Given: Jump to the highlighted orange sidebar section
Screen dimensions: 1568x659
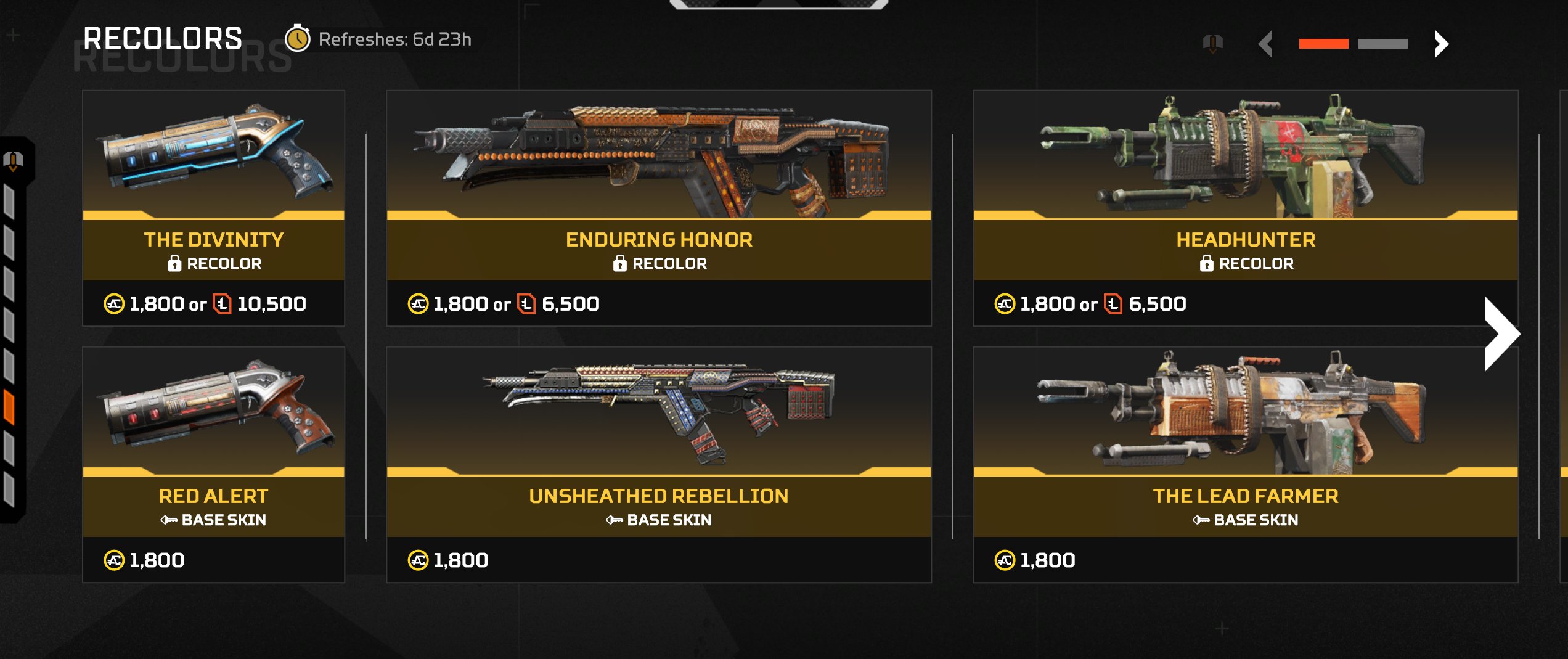Looking at the screenshot, I should pos(9,407).
